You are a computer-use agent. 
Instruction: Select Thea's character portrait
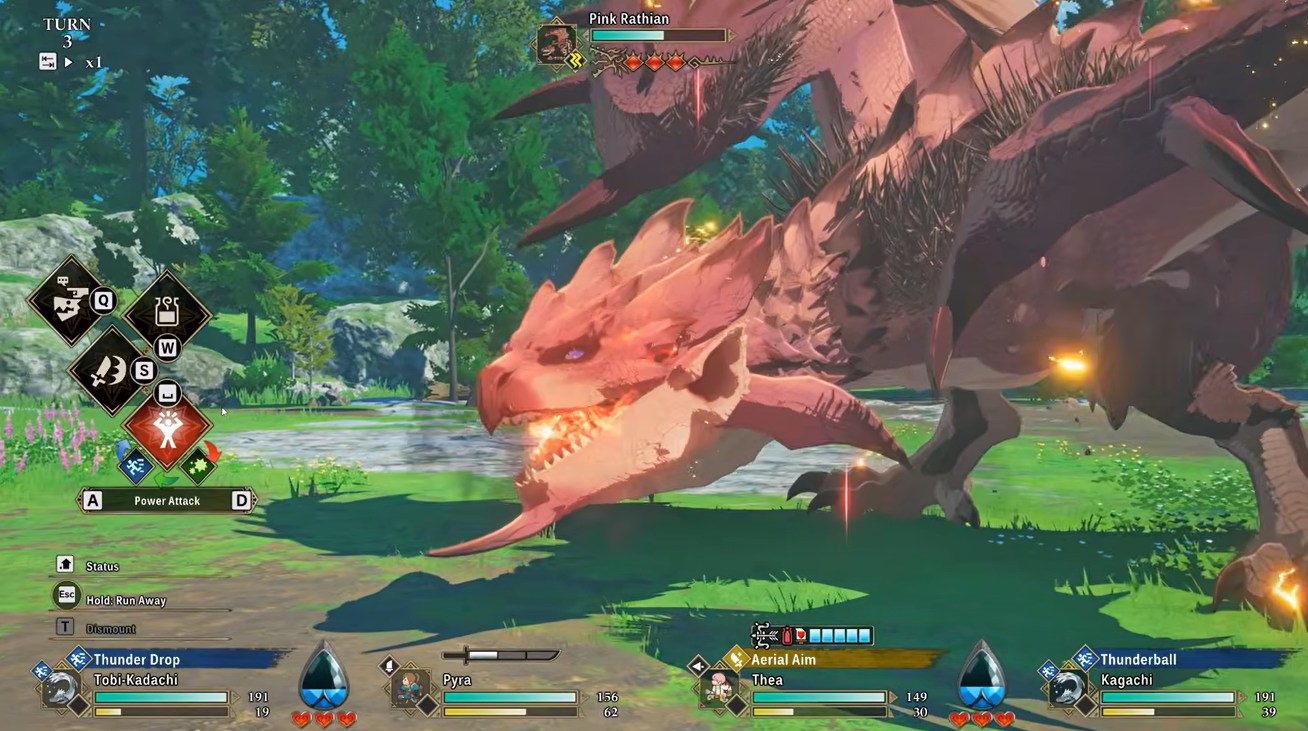(x=719, y=689)
